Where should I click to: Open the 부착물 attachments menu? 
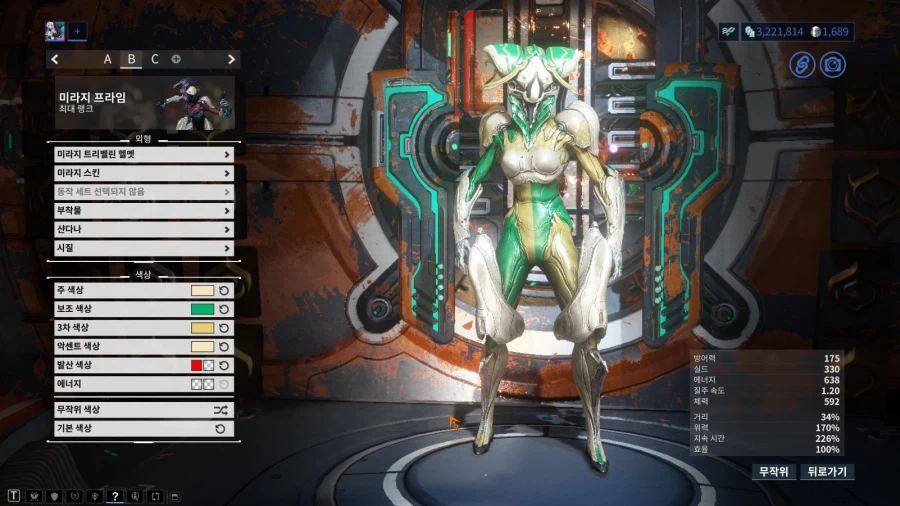pyautogui.click(x=144, y=211)
